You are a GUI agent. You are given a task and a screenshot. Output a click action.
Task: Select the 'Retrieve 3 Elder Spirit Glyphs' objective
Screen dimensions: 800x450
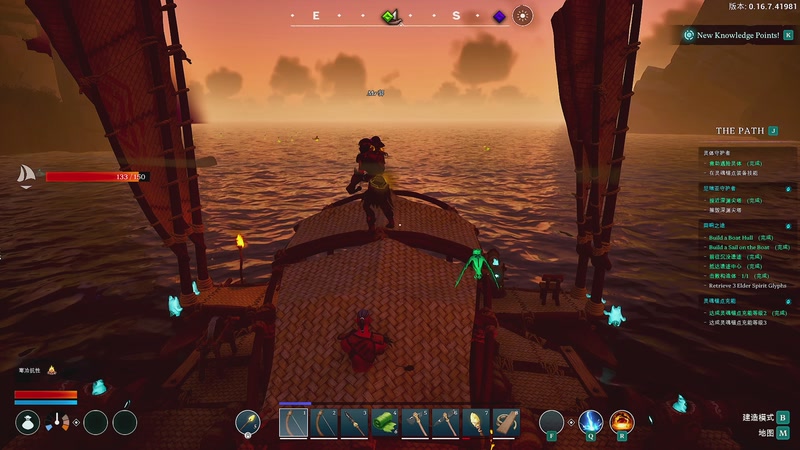point(748,285)
